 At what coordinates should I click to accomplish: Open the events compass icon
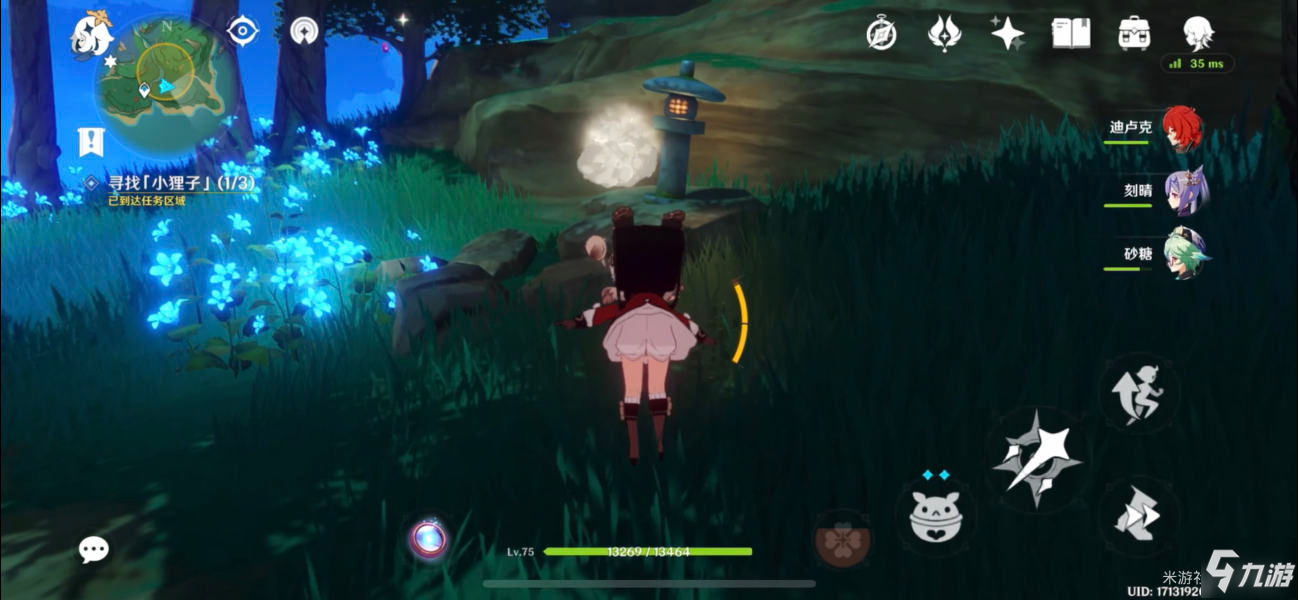coord(881,34)
